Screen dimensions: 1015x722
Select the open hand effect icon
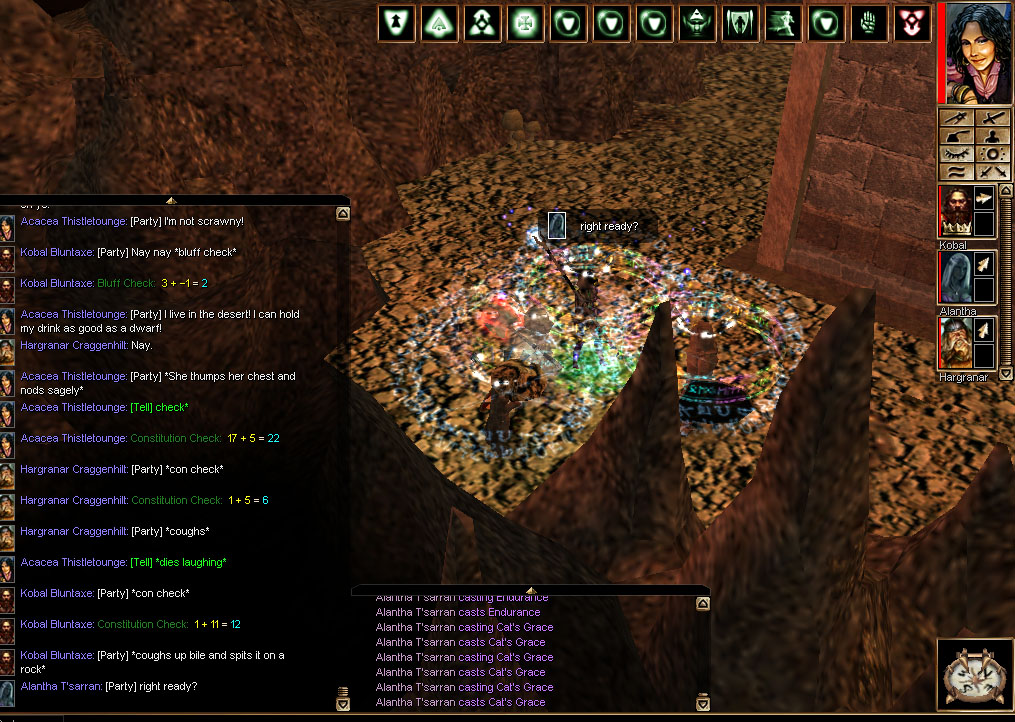[868, 23]
